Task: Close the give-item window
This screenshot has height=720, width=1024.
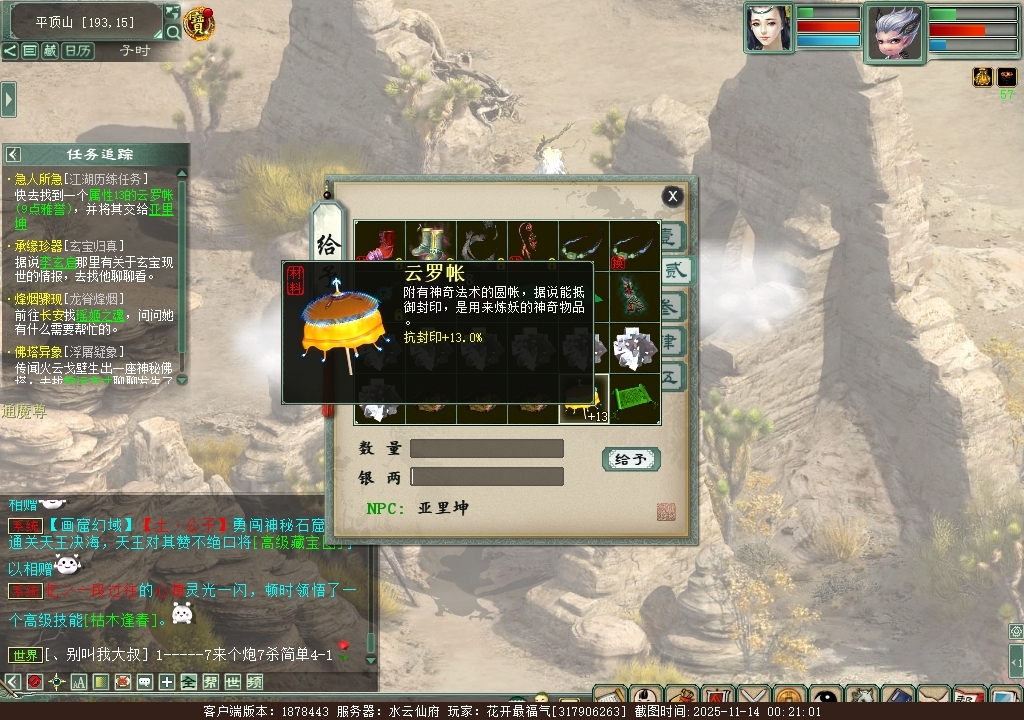Action: (673, 196)
